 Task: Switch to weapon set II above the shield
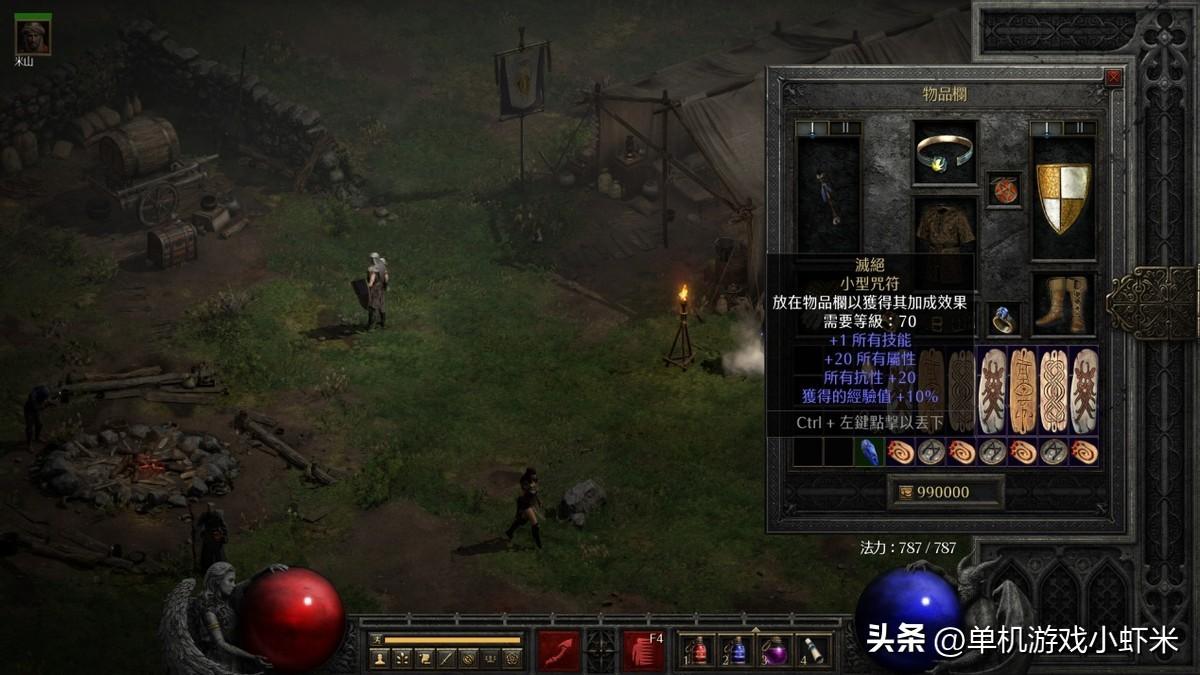[x=1080, y=128]
